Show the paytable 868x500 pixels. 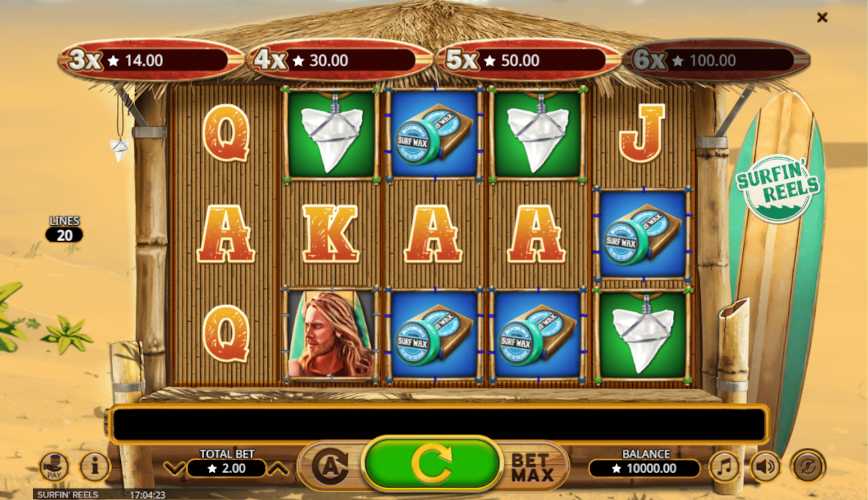coord(54,466)
